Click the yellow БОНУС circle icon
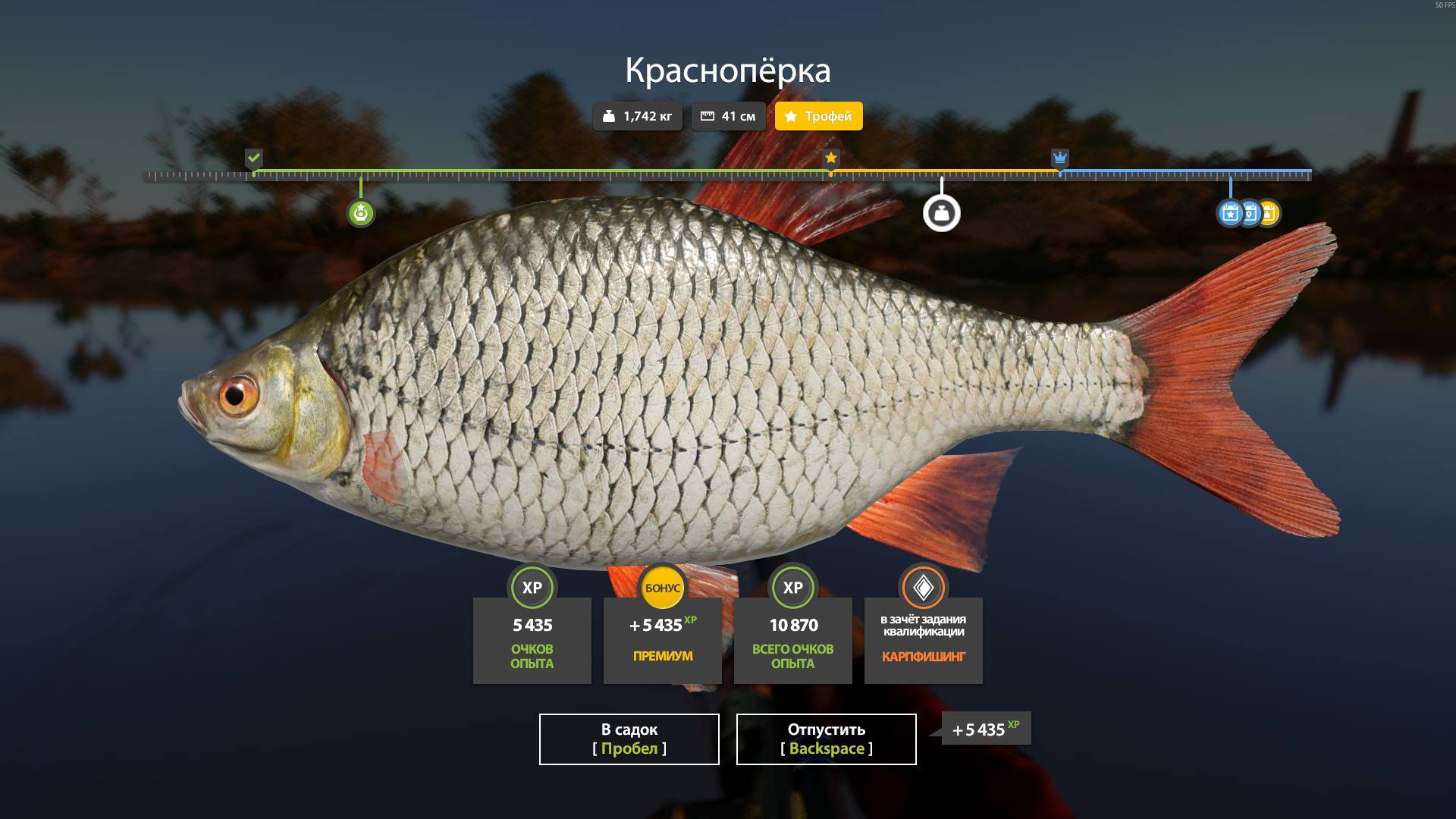This screenshot has height=819, width=1456. coord(662,588)
